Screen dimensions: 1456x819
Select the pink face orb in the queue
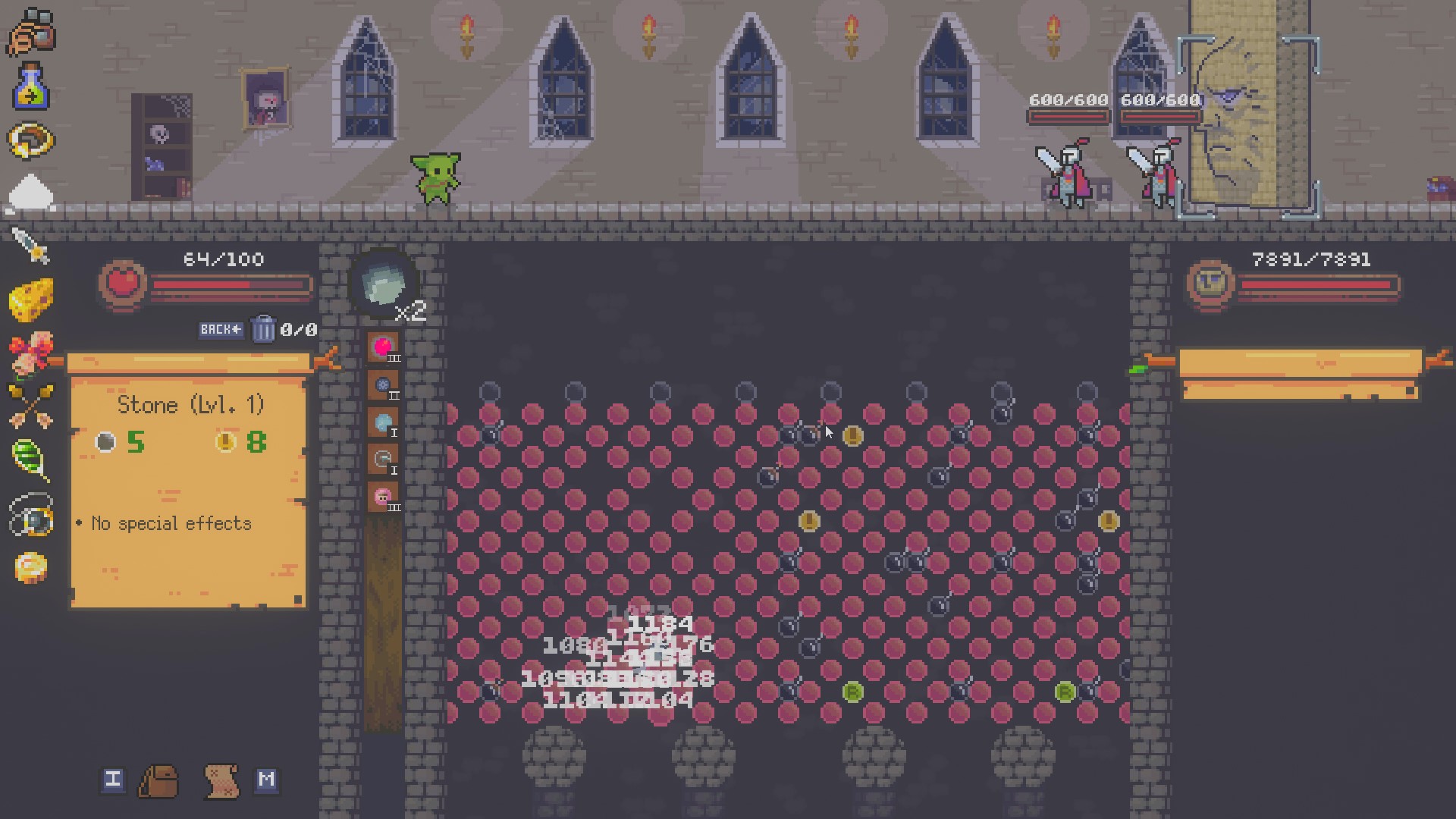coord(383,497)
